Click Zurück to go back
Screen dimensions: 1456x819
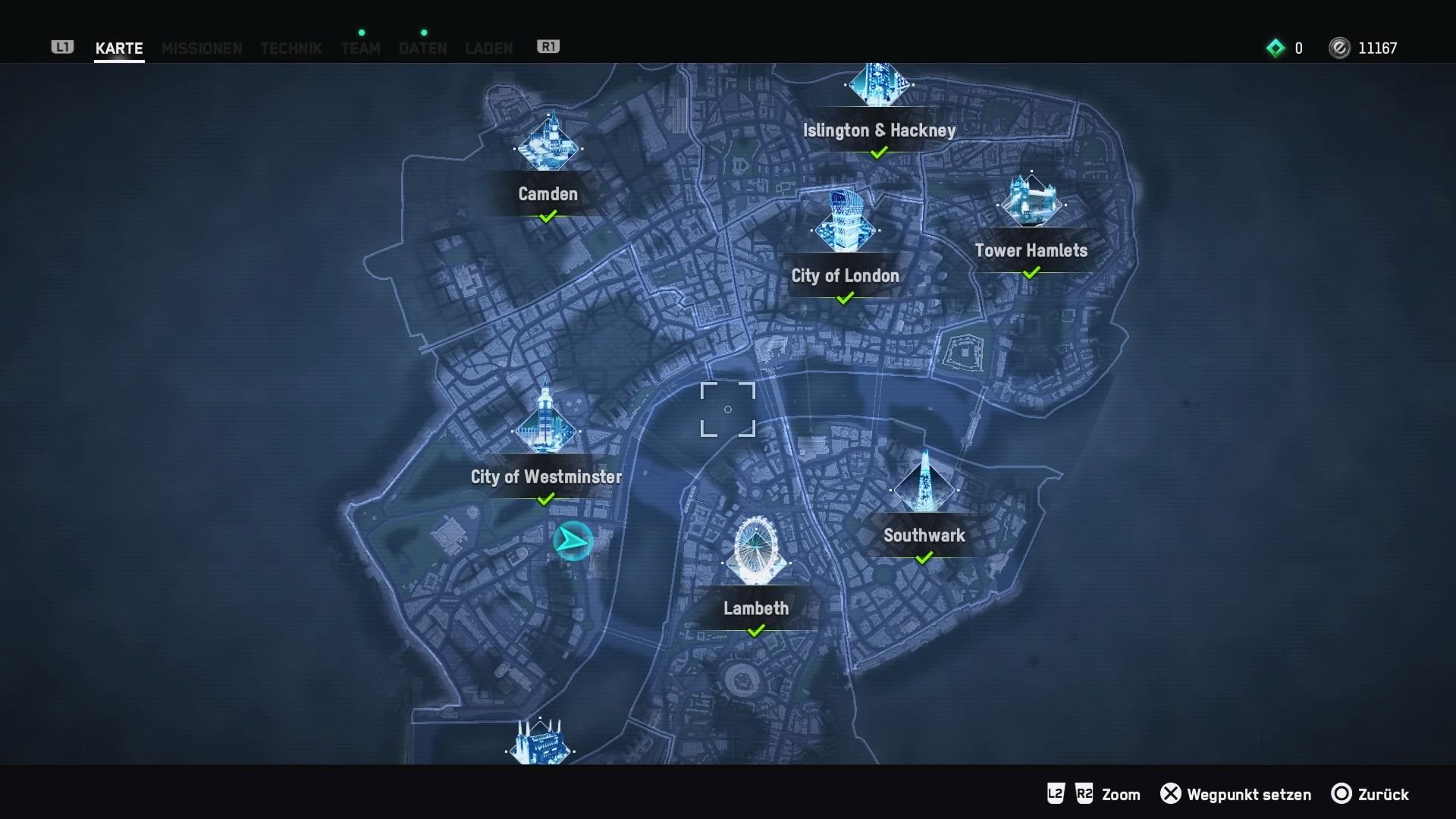click(x=1384, y=795)
